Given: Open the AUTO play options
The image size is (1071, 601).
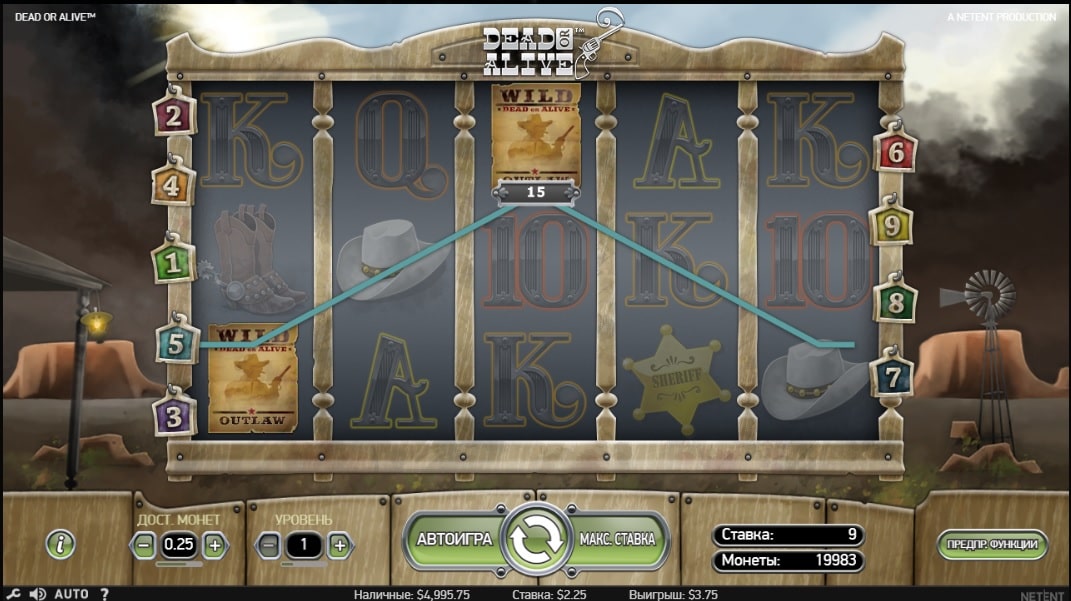Looking at the screenshot, I should 71,594.
